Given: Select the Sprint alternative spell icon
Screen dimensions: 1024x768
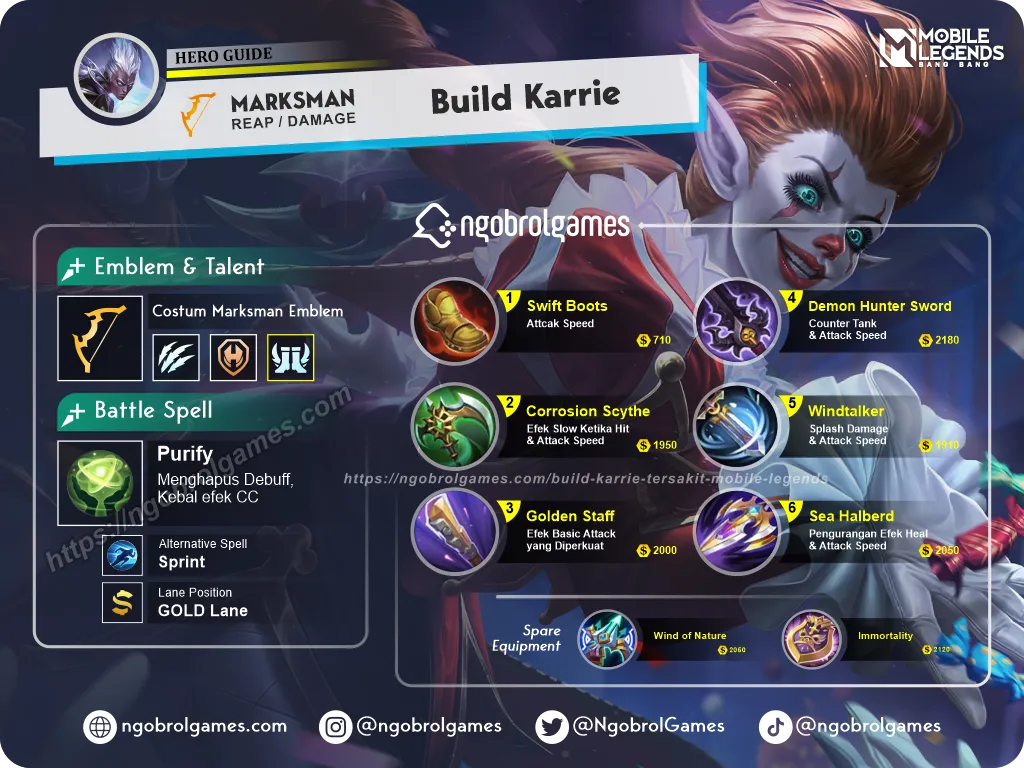Looking at the screenshot, I should pos(122,554).
